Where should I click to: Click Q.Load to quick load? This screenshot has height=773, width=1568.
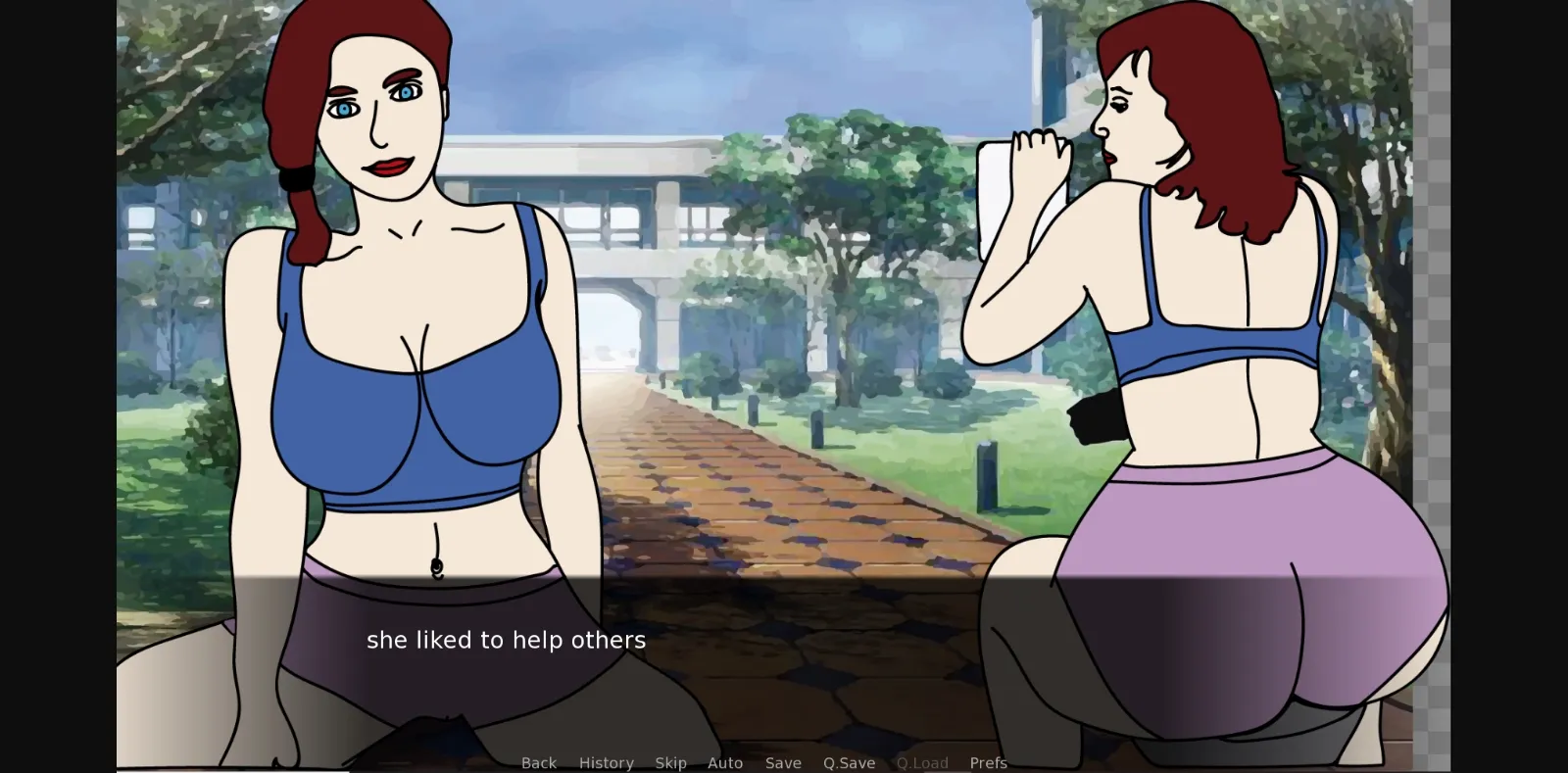[922, 762]
